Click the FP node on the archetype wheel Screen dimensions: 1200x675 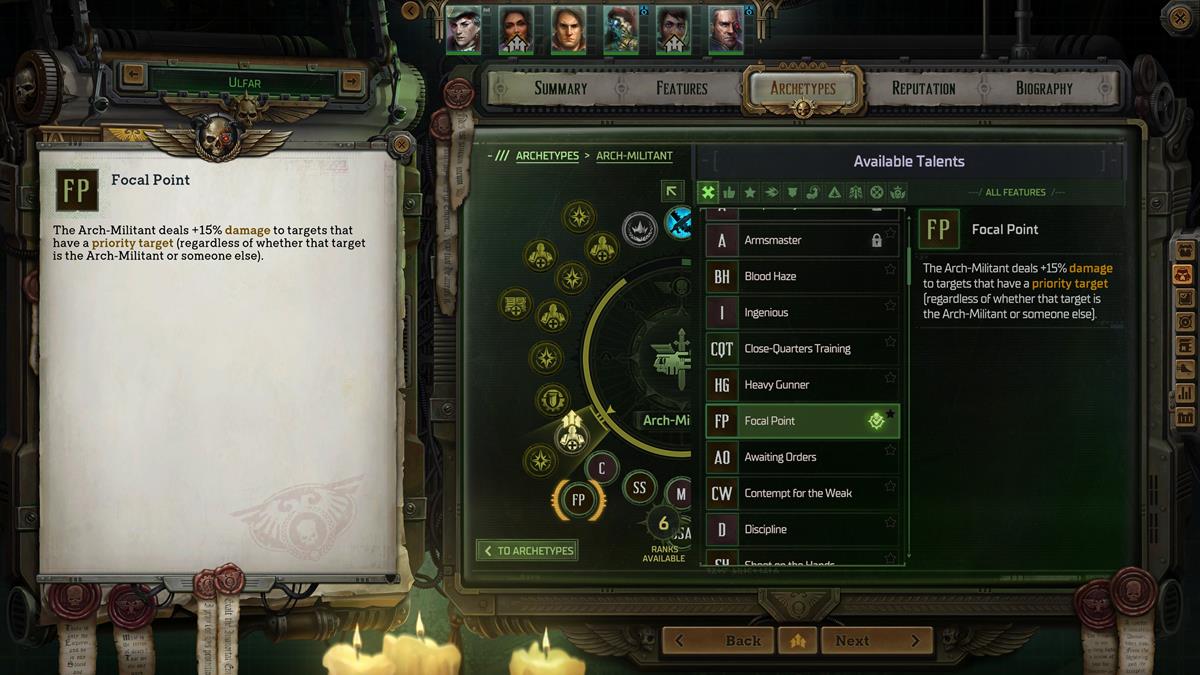578,499
